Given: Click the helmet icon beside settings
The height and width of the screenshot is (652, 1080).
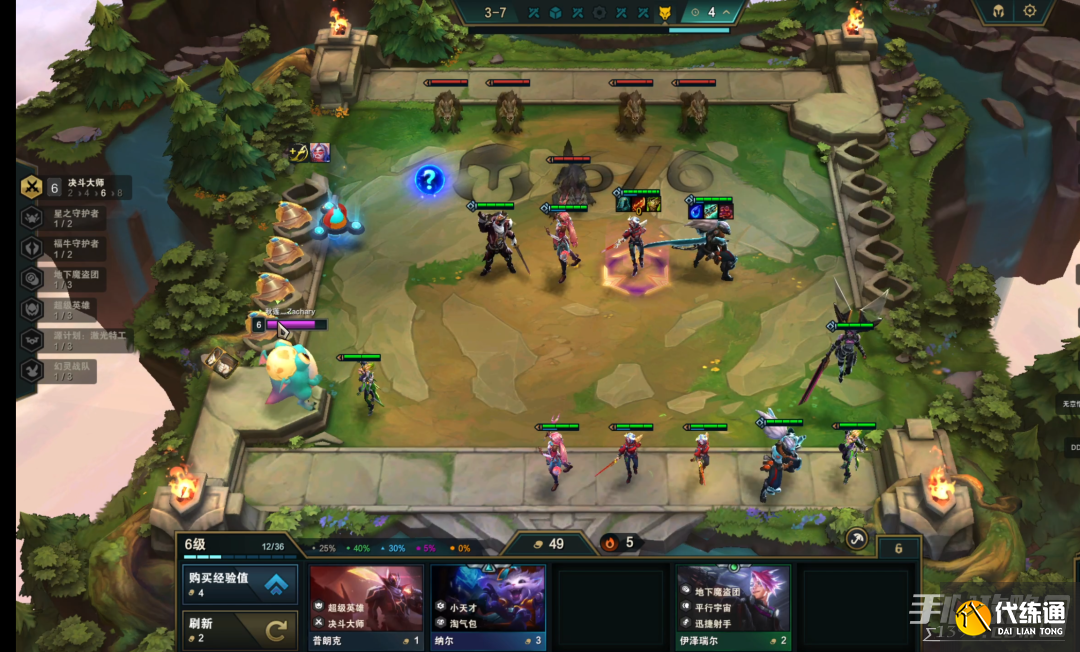Looking at the screenshot, I should [x=998, y=12].
